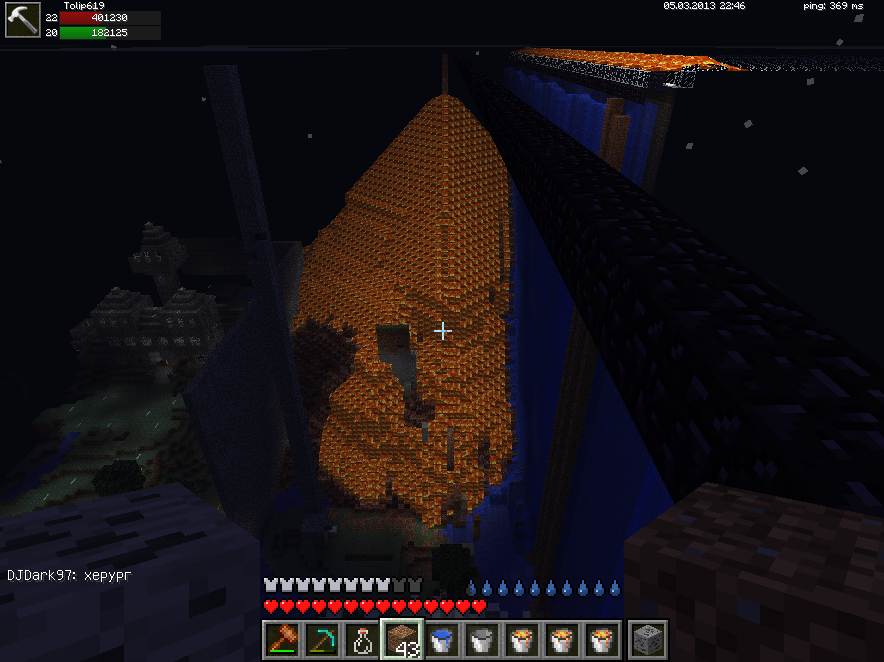884x662 pixels.
Task: Pick the water bucket slot
Action: click(x=441, y=639)
